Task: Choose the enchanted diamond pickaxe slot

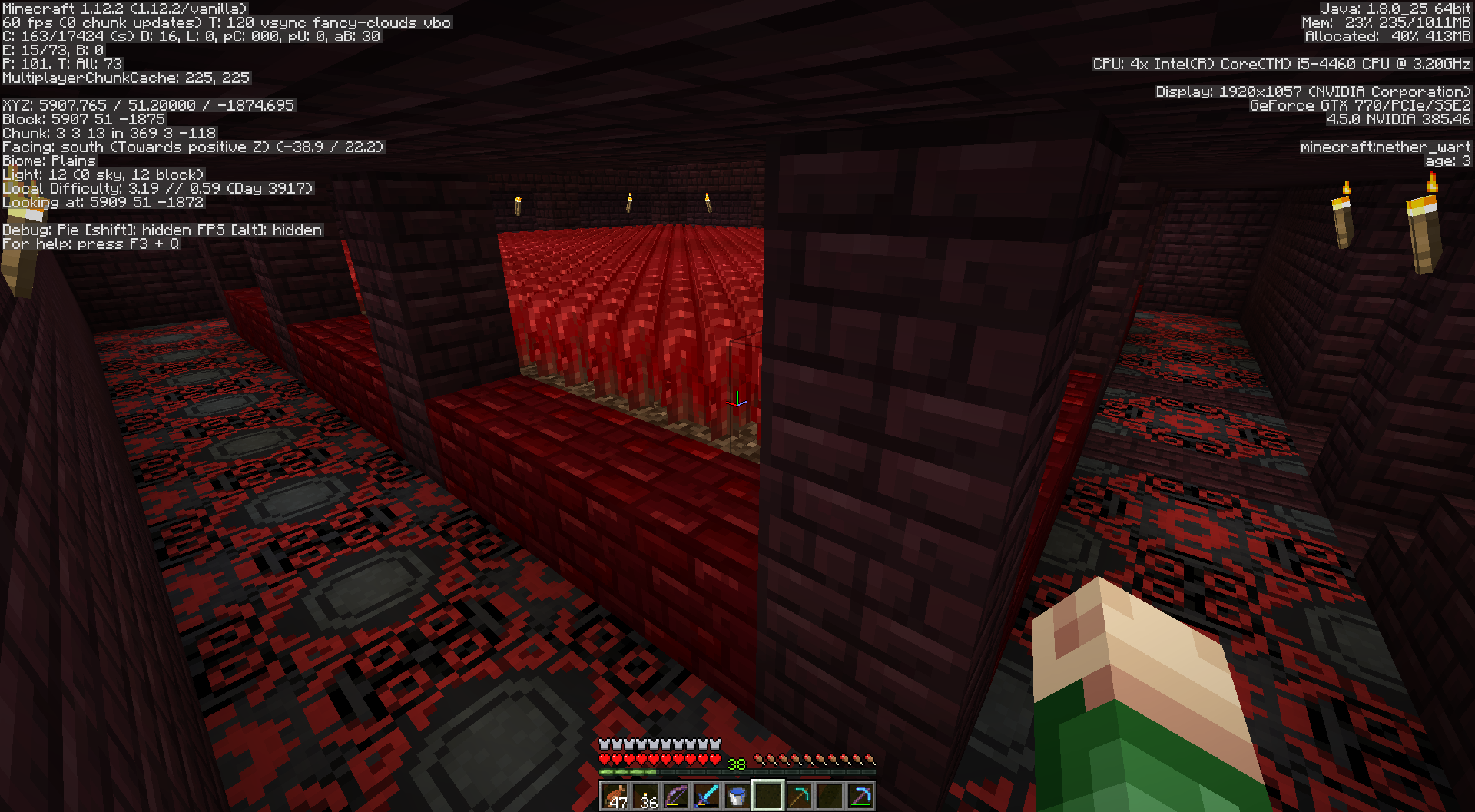Action: [860, 796]
